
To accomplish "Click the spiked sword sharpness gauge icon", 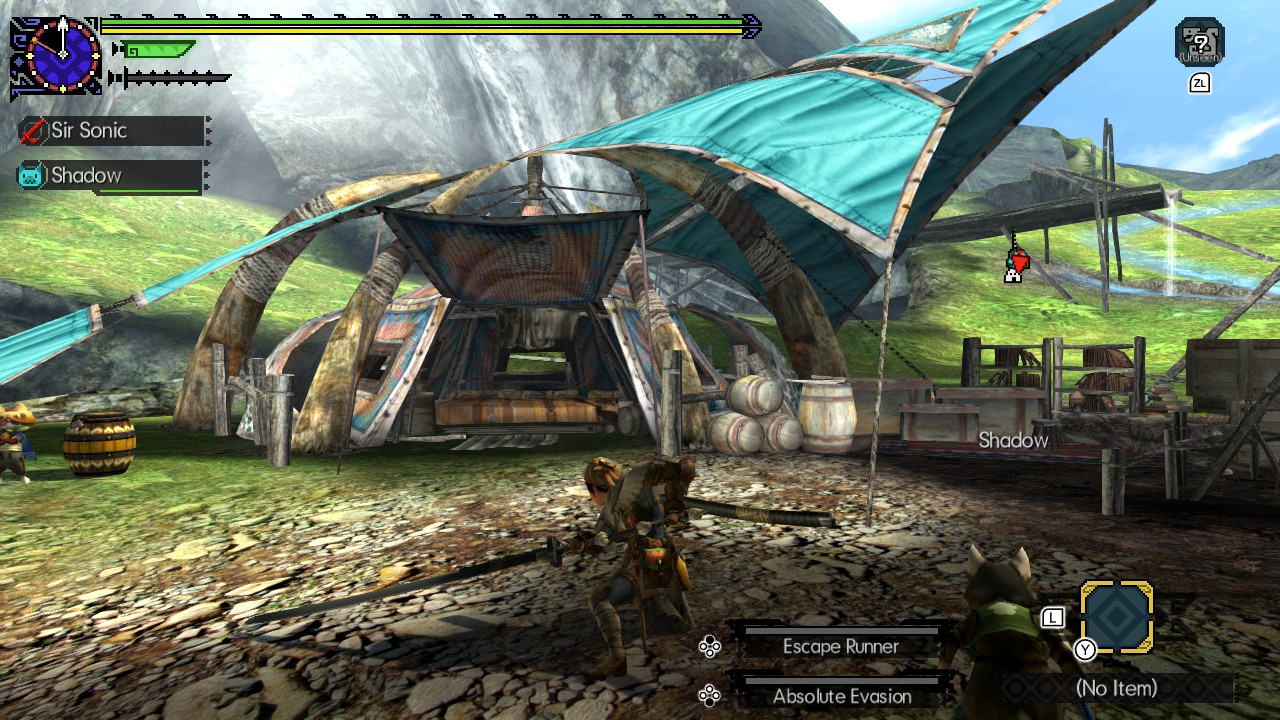I will pos(170,78).
